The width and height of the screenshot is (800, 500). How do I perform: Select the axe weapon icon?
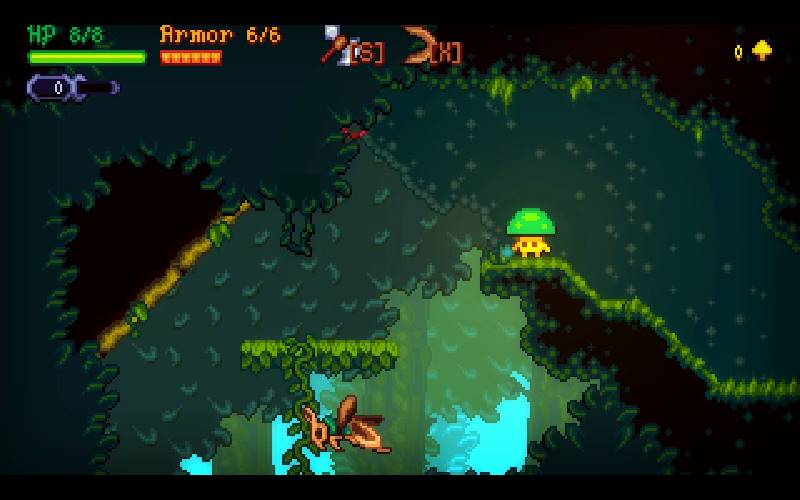click(x=335, y=44)
